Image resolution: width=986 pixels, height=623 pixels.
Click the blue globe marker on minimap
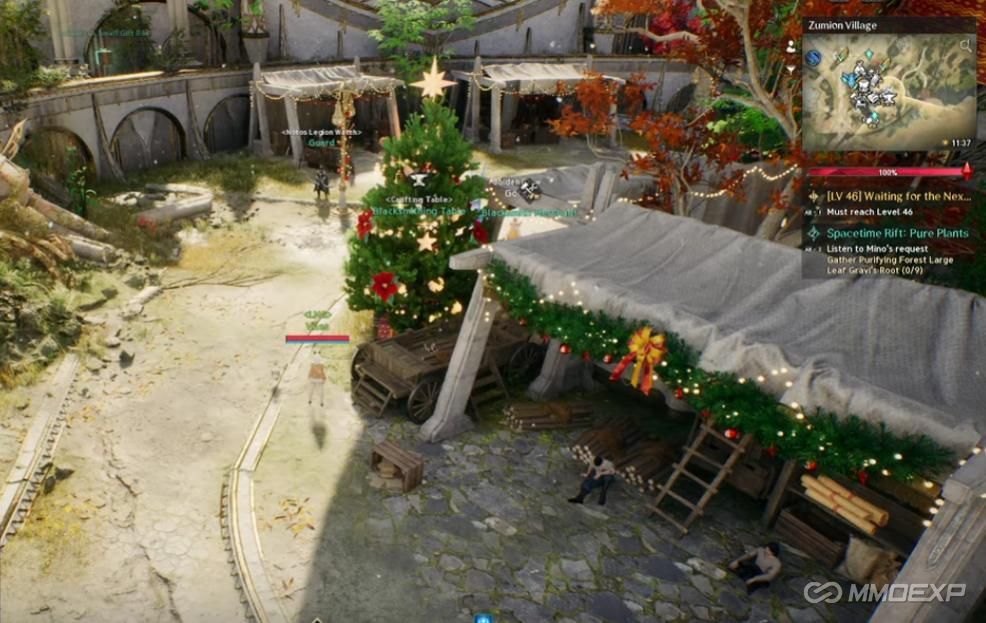pyautogui.click(x=814, y=58)
